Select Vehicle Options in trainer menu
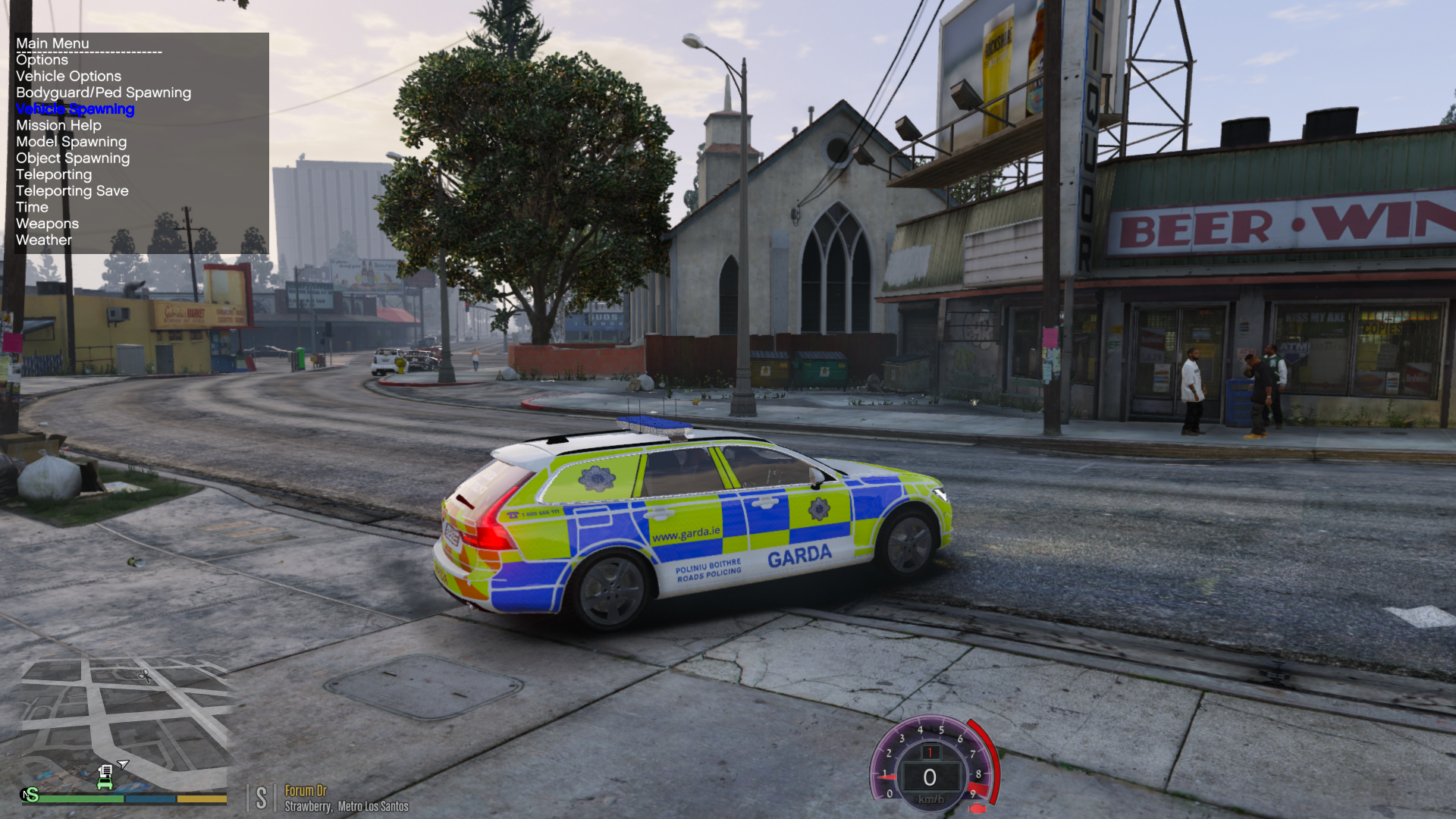 [68, 77]
